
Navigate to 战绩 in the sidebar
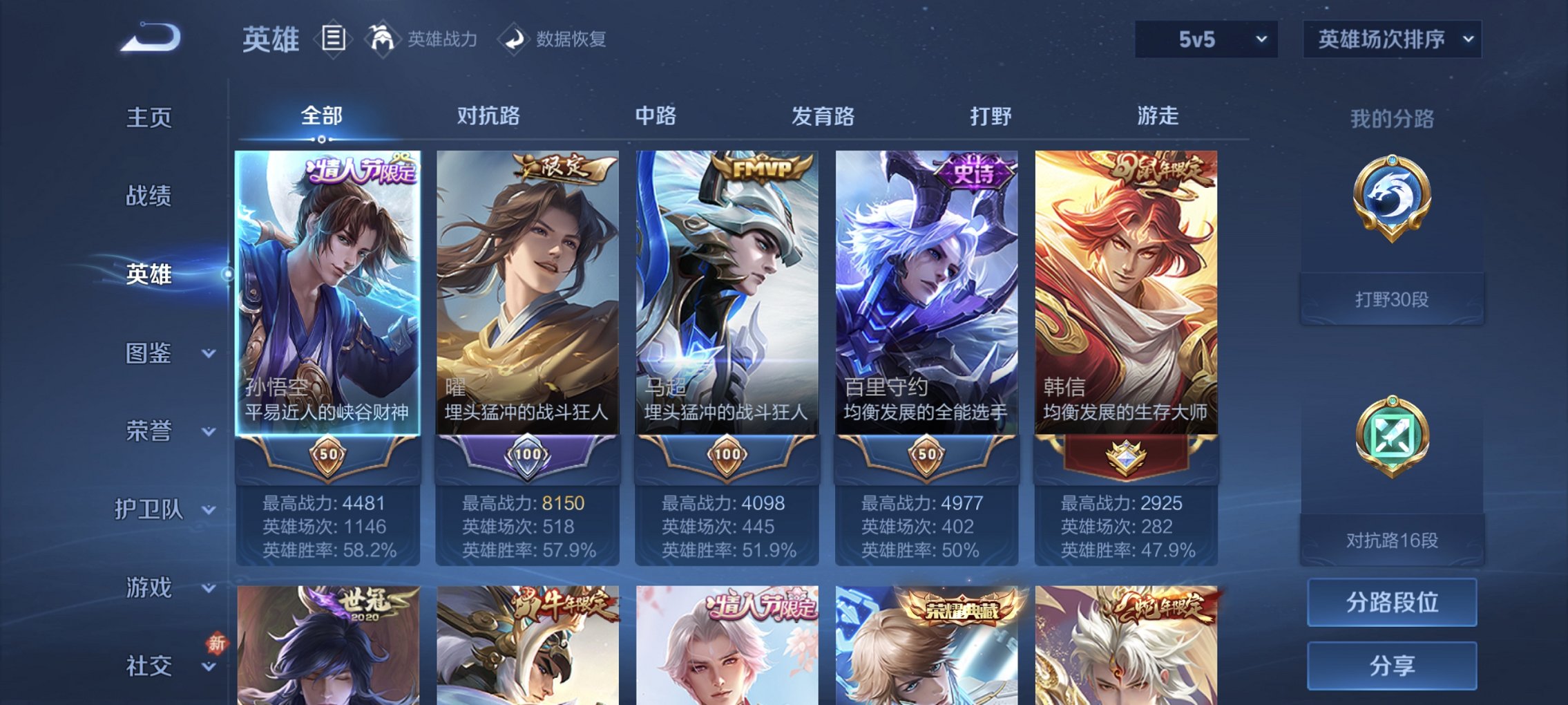click(148, 196)
